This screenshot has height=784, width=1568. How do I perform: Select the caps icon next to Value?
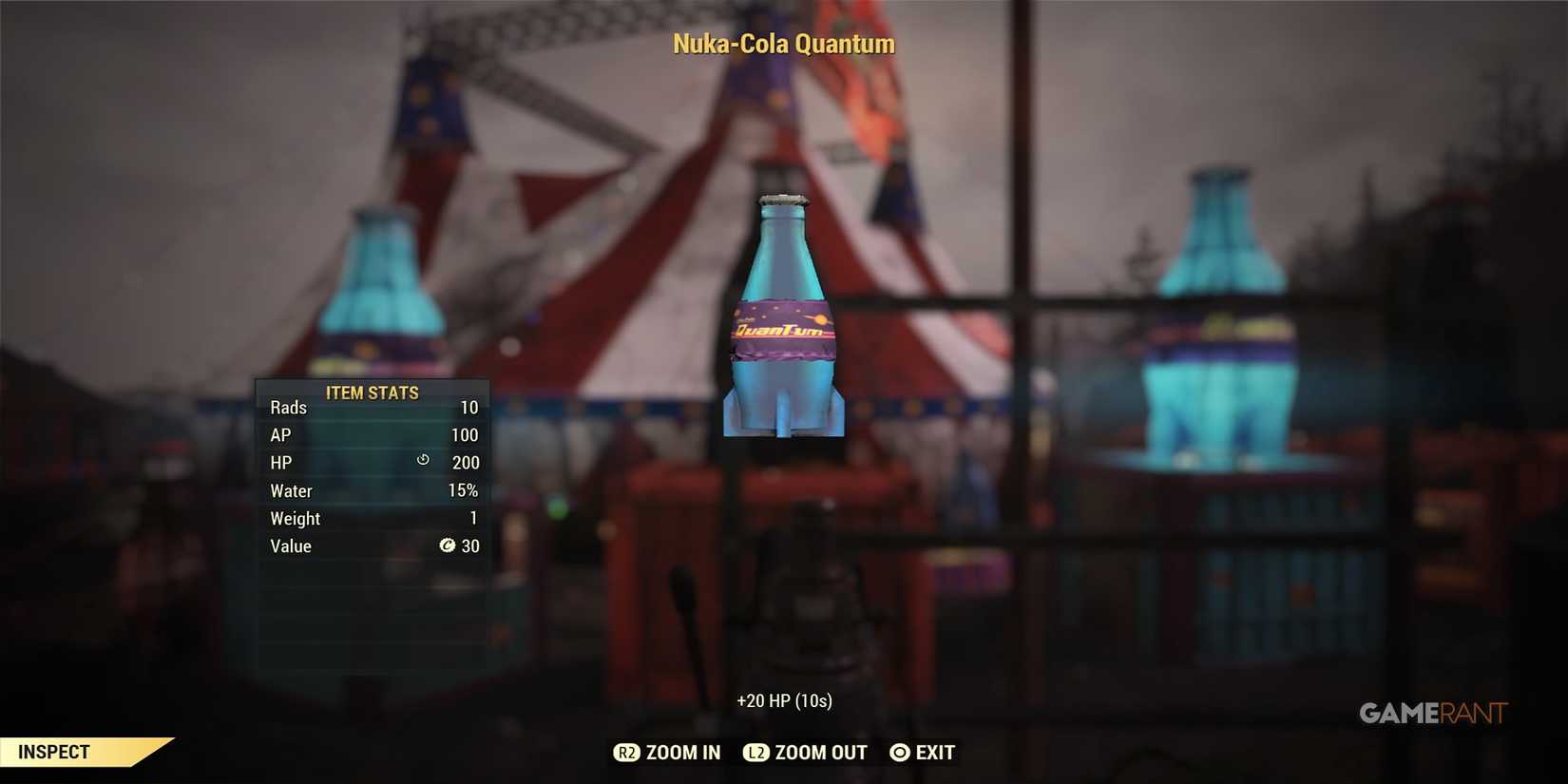click(x=449, y=546)
